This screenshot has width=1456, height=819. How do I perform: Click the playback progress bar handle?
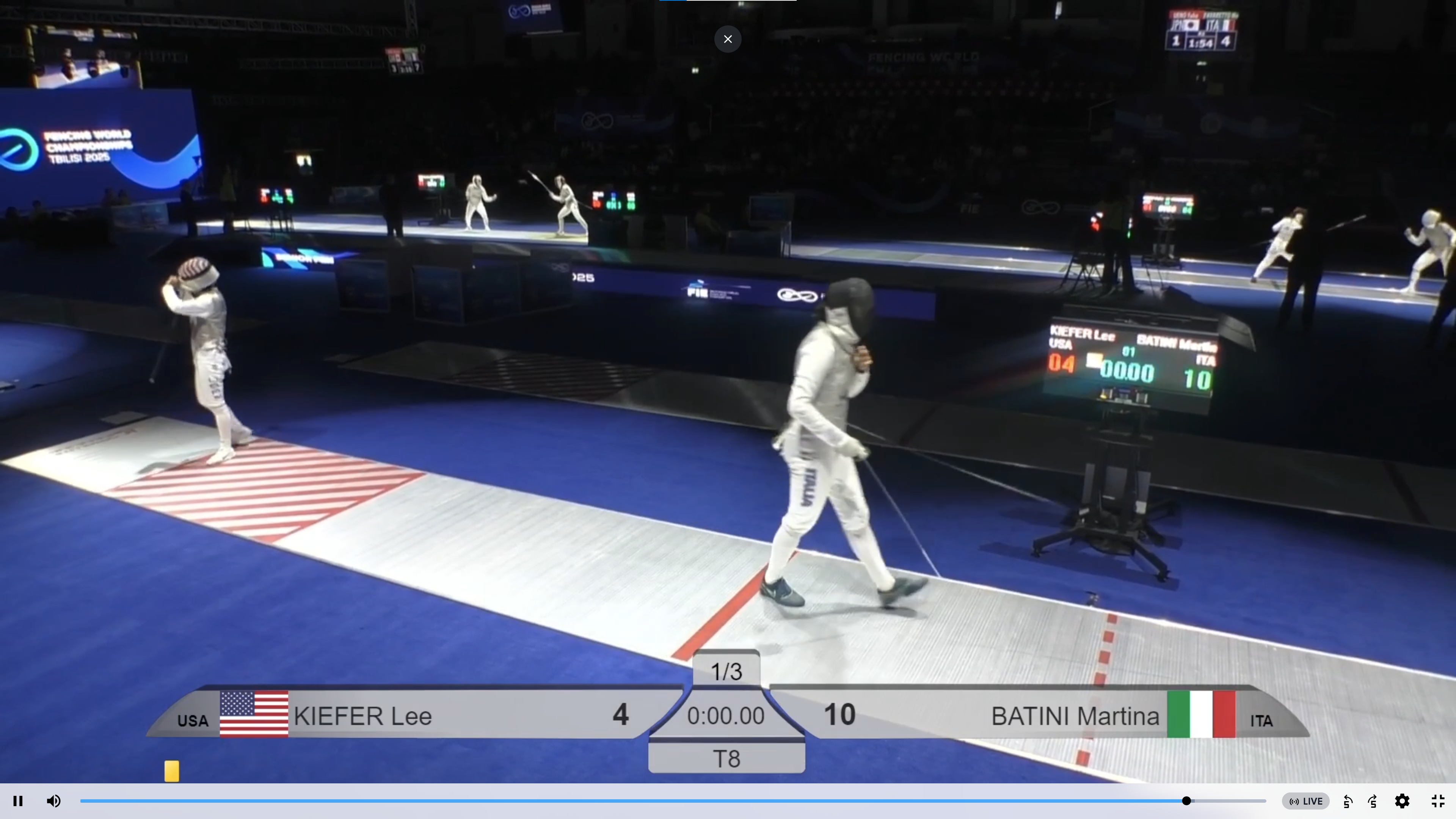pos(1186,801)
